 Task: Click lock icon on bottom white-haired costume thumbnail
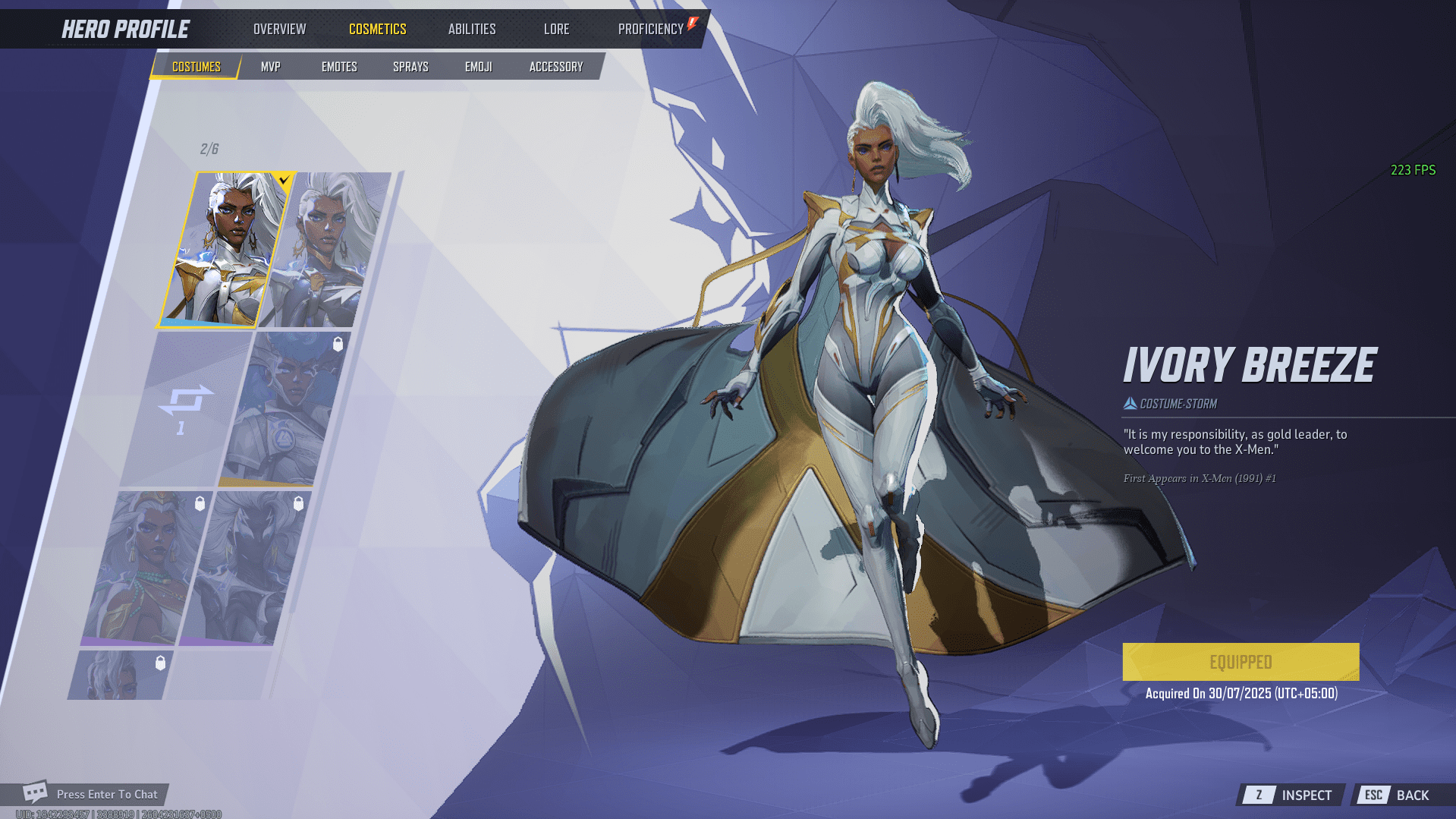(x=160, y=662)
